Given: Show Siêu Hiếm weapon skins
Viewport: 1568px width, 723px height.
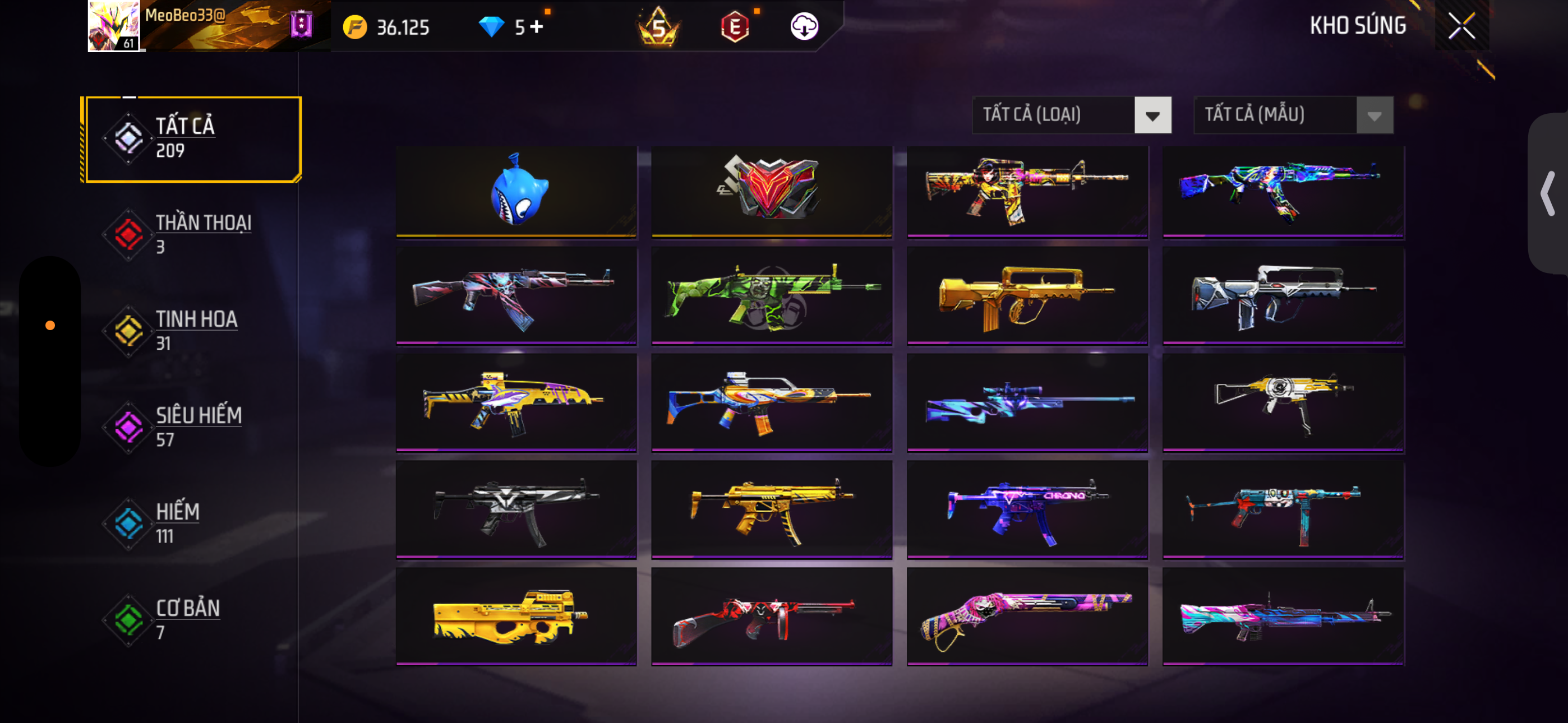Looking at the screenshot, I should (192, 427).
